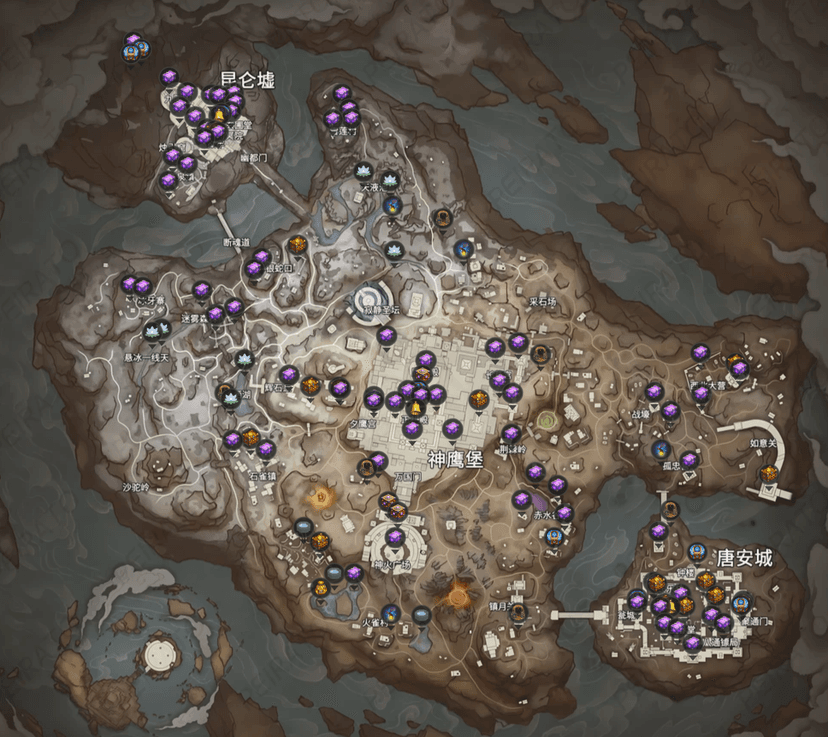Viewport: 828px width, 737px height.
Task: Choose the blue flame marker at 火雀
Action: tap(391, 613)
